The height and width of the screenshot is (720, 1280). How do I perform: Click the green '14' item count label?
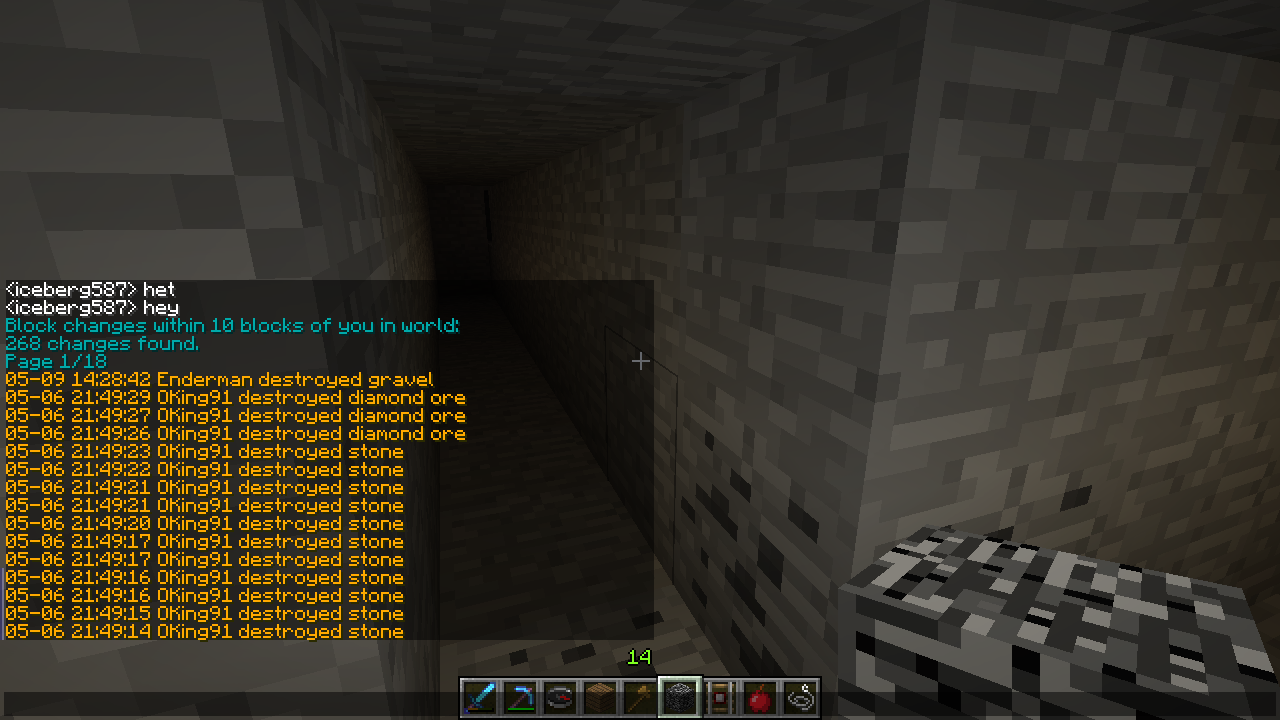pyautogui.click(x=639, y=658)
